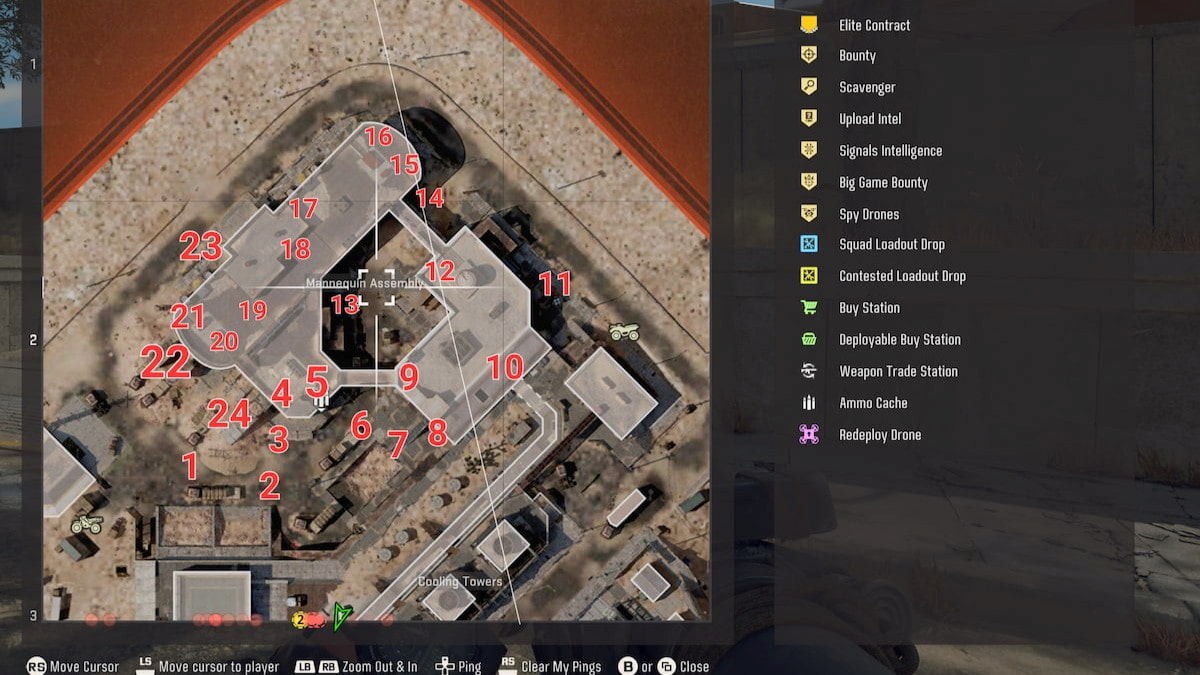Viewport: 1200px width, 675px height.
Task: Select the Cooling Towers map label
Action: click(x=460, y=581)
